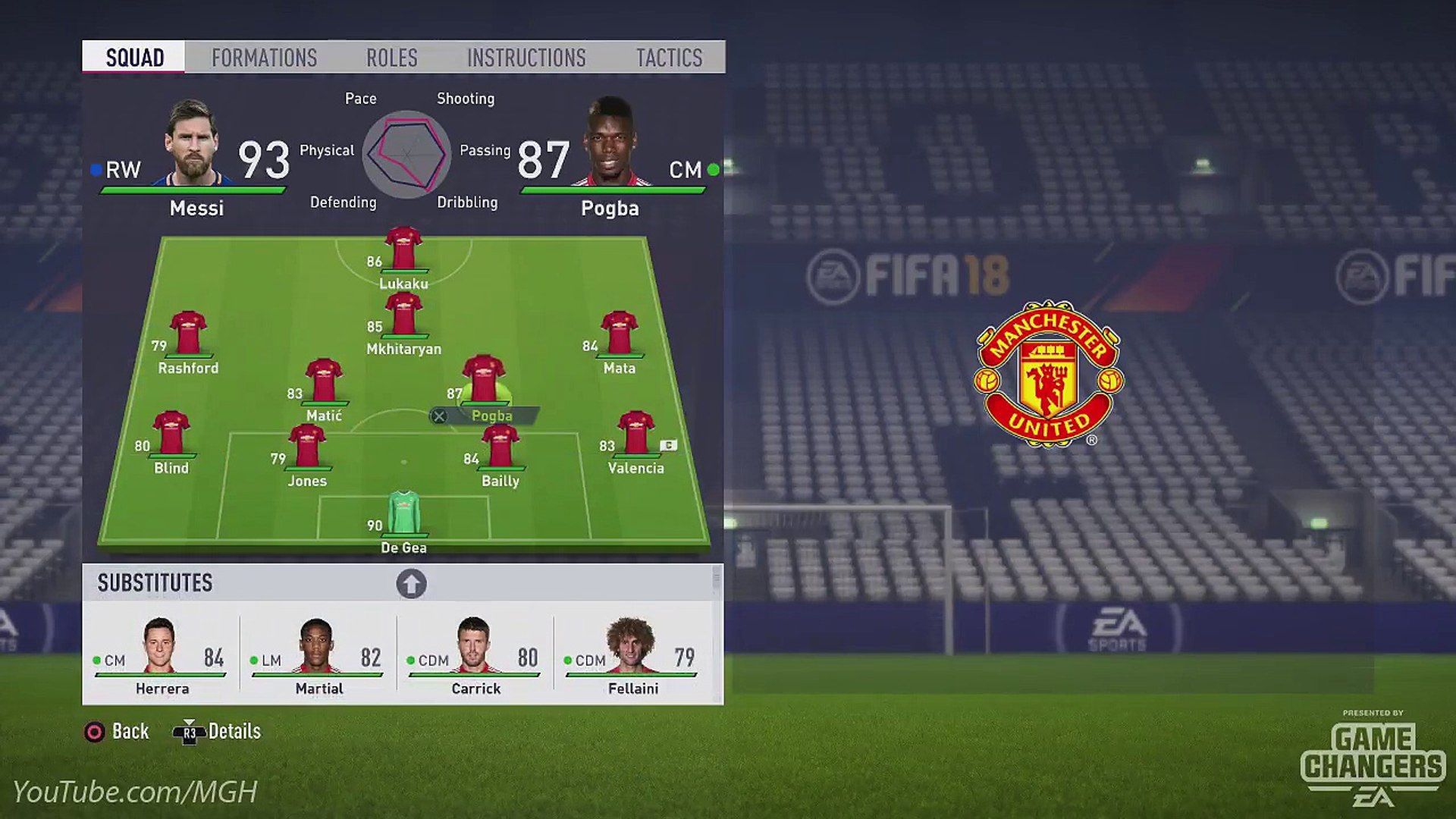Open the Roles tab
The width and height of the screenshot is (1456, 819).
[x=391, y=58]
